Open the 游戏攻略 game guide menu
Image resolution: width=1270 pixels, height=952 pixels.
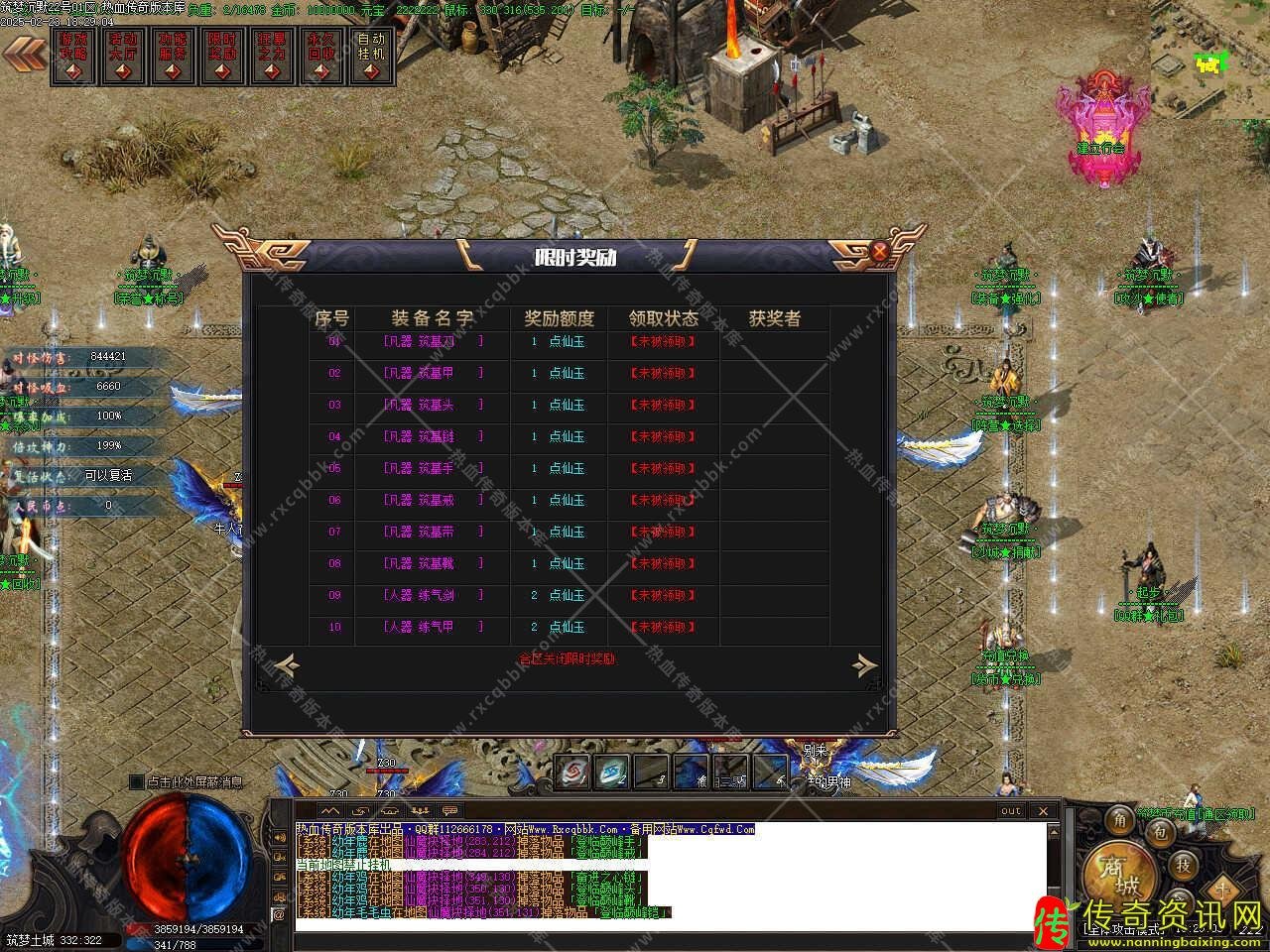pyautogui.click(x=73, y=56)
